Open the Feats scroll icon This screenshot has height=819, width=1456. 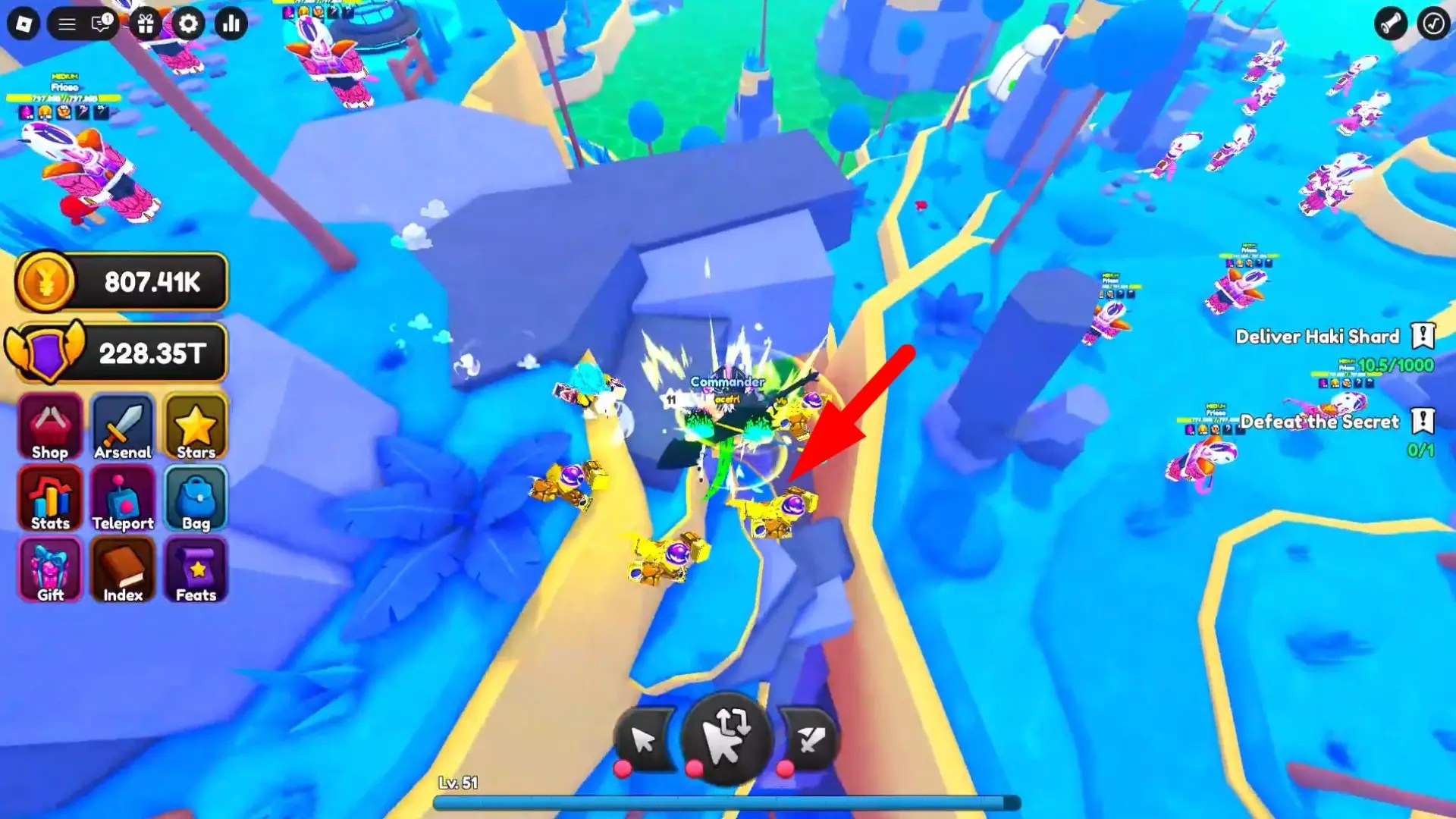(x=195, y=570)
